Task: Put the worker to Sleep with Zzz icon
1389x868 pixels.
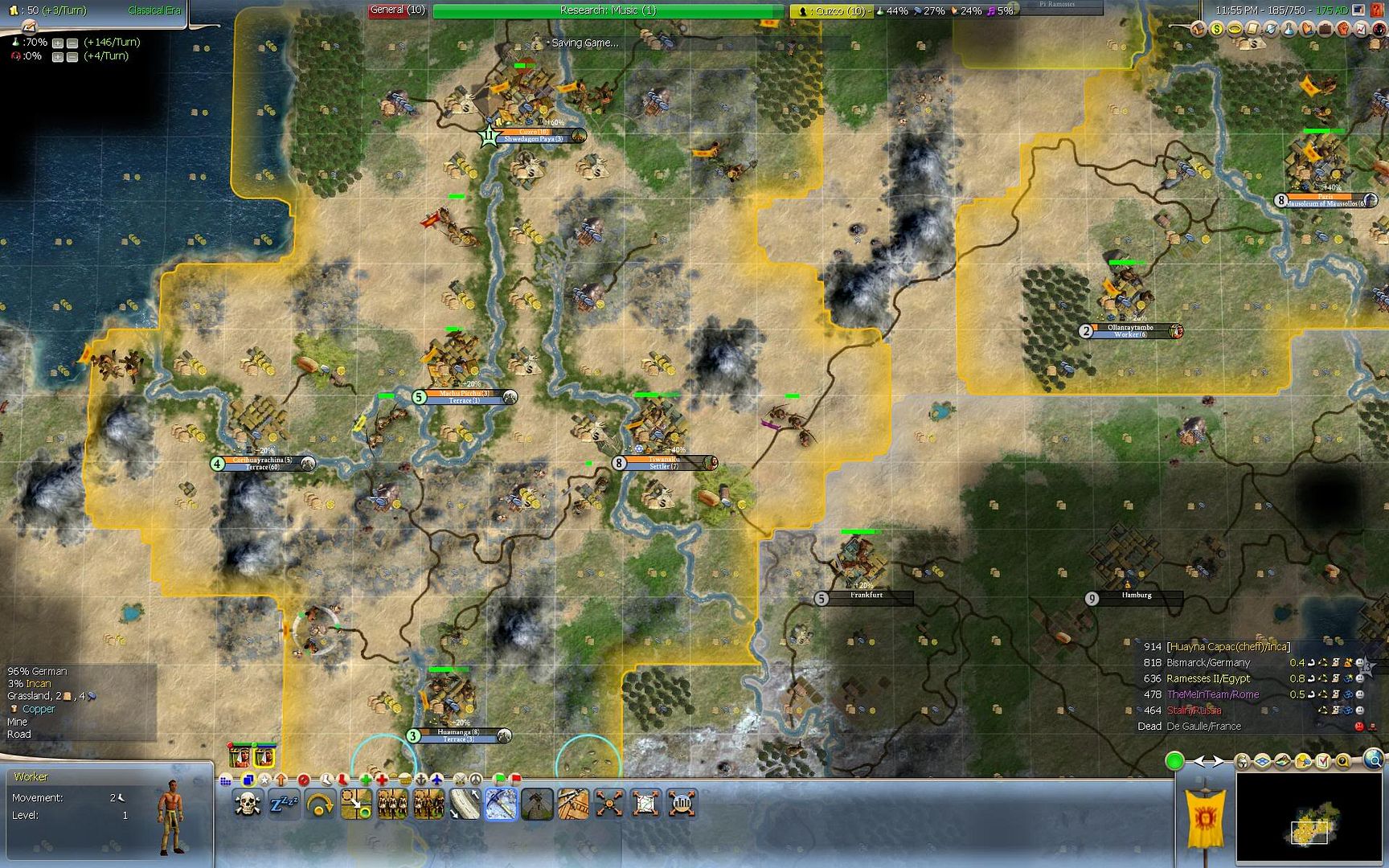Action: click(285, 804)
